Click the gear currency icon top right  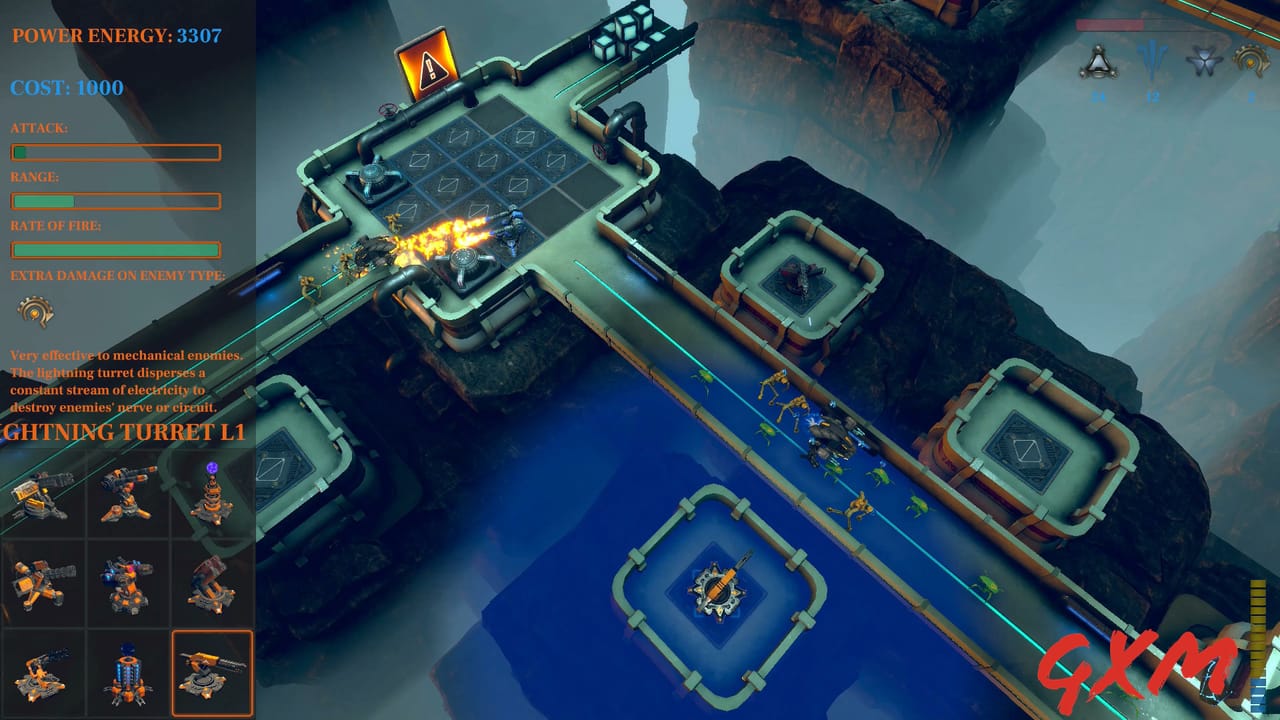pyautogui.click(x=1249, y=58)
